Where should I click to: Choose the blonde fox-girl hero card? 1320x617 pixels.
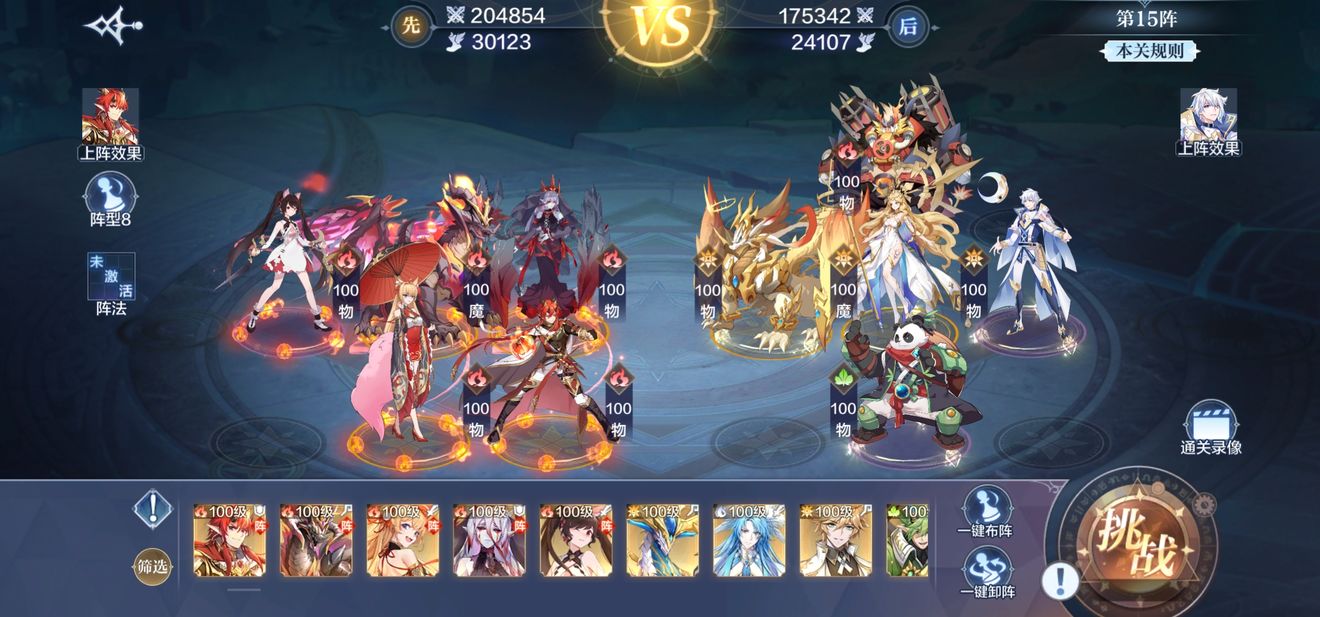(403, 540)
